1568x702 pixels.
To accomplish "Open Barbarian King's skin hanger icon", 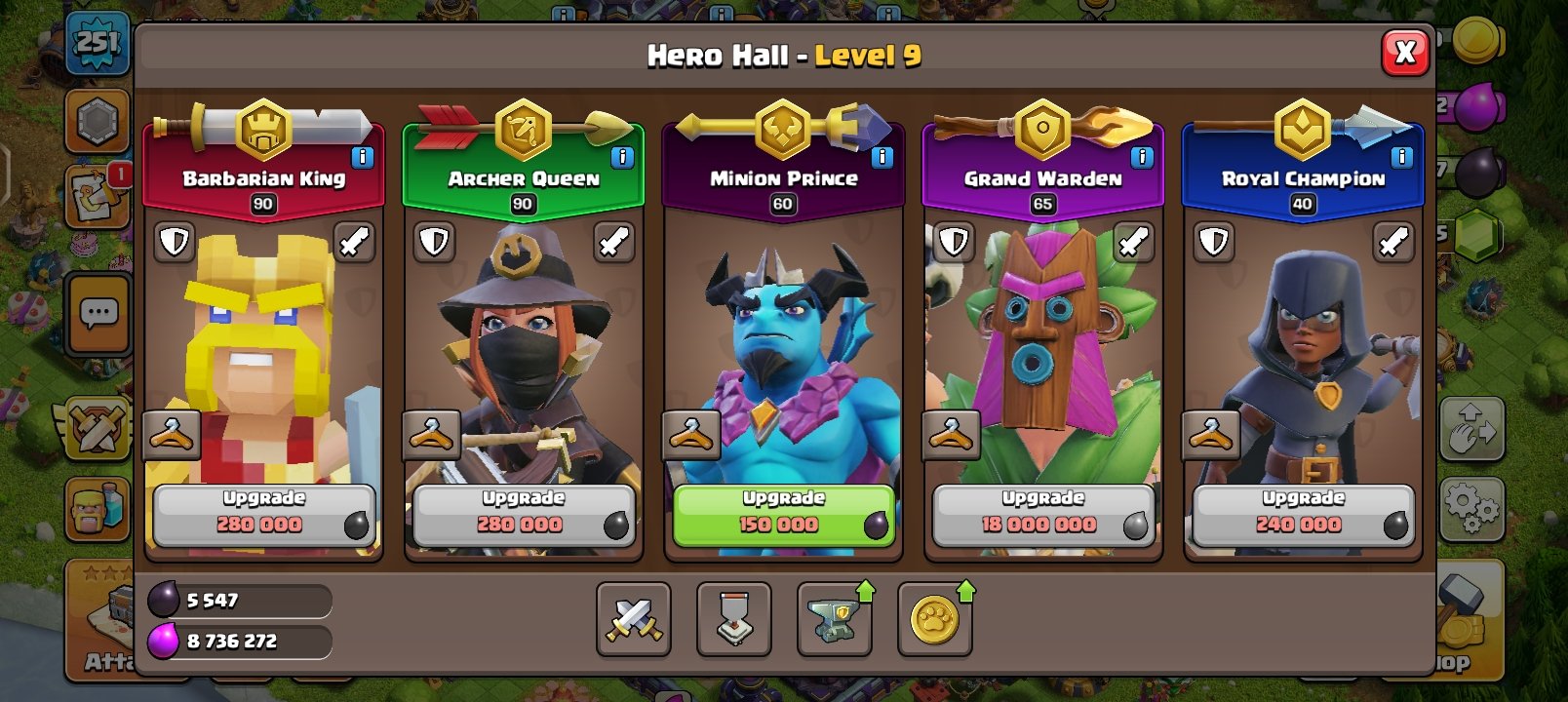I will 172,436.
